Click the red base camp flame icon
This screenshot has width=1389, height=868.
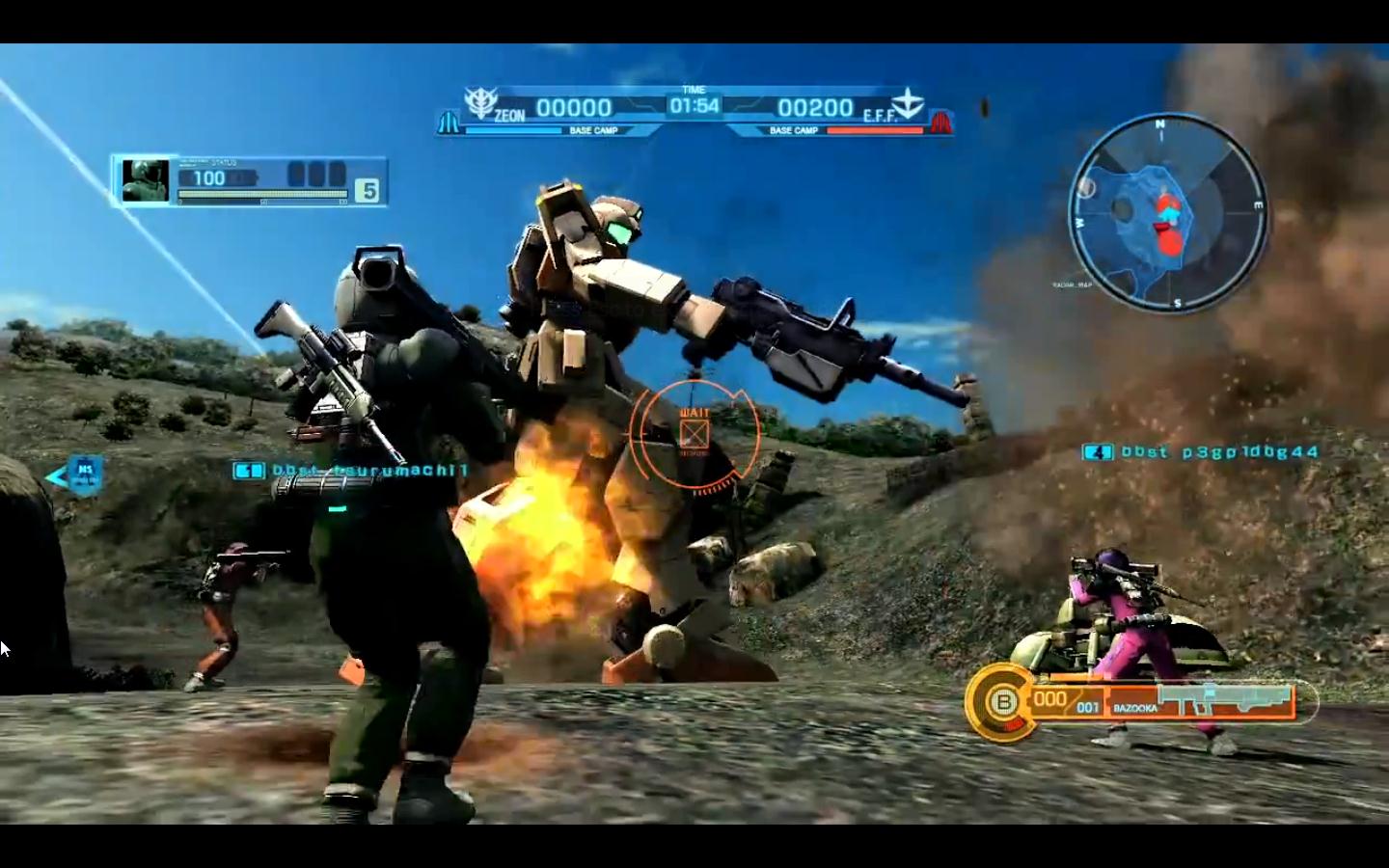[x=942, y=122]
